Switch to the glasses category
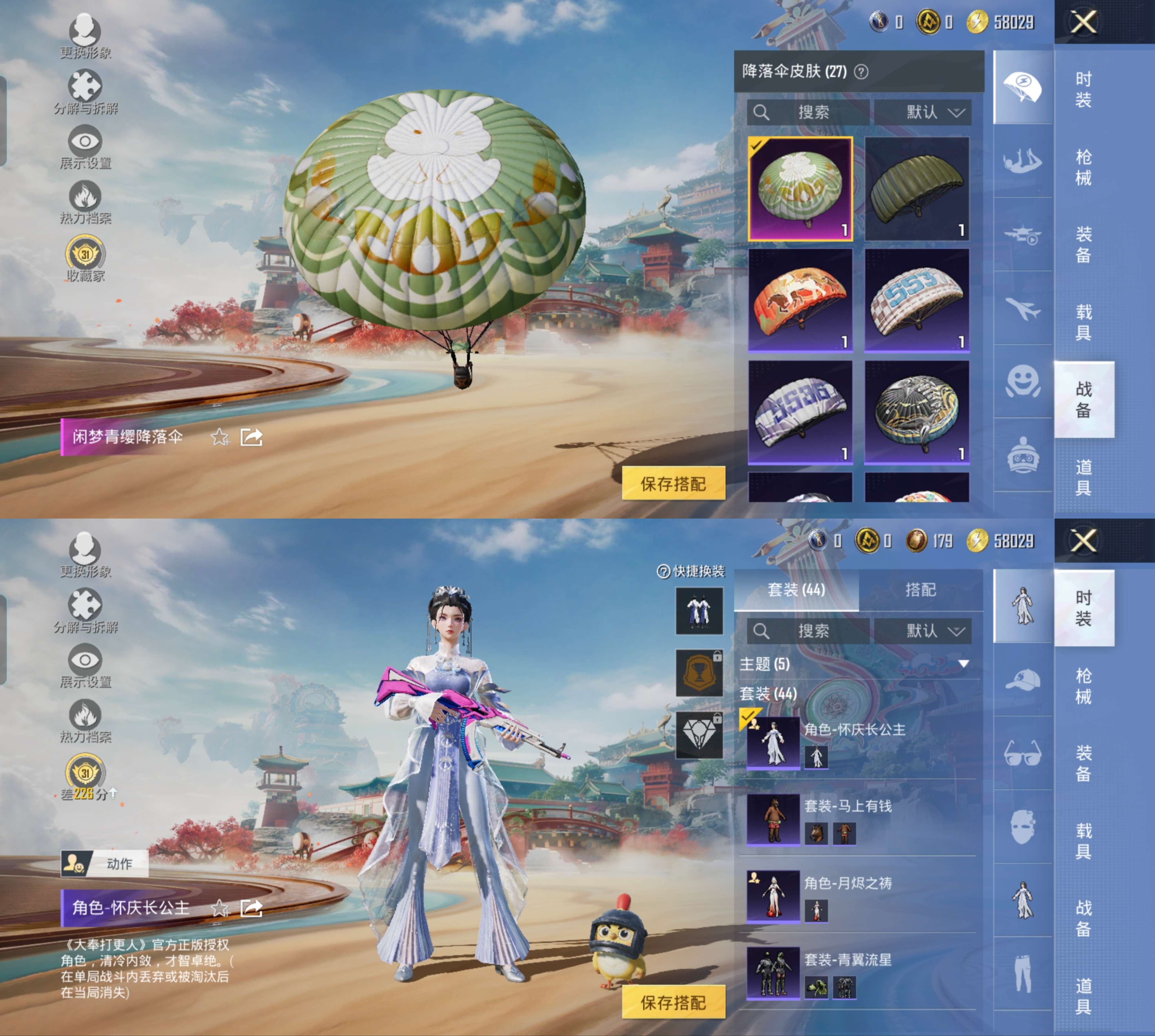Image resolution: width=1155 pixels, height=1036 pixels. [1023, 753]
